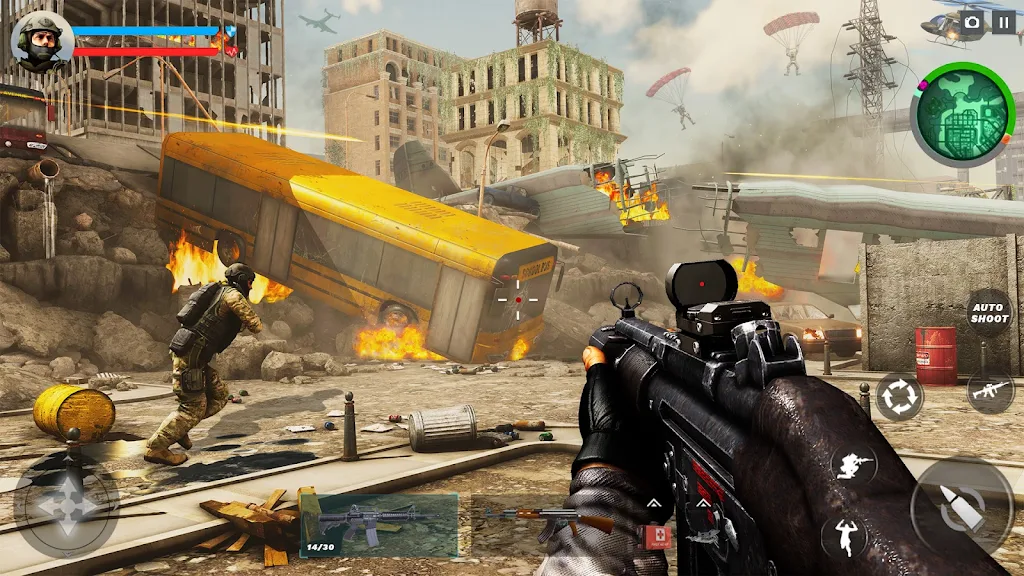Pause the game
Image resolution: width=1024 pixels, height=576 pixels.
point(1003,22)
